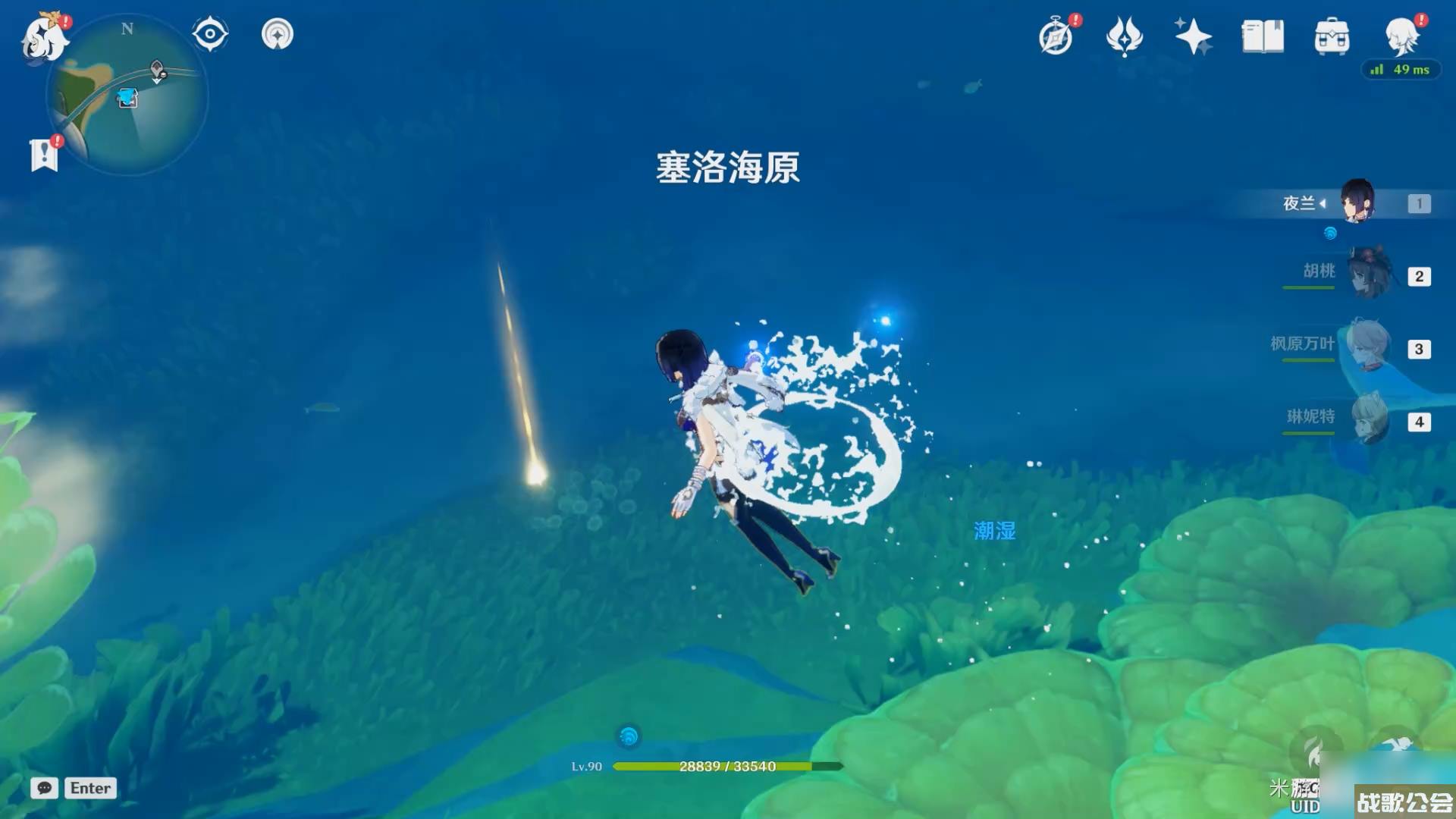The image size is (1456, 819).
Task: Click the compass icon beside the minimap
Action: [x=209, y=33]
